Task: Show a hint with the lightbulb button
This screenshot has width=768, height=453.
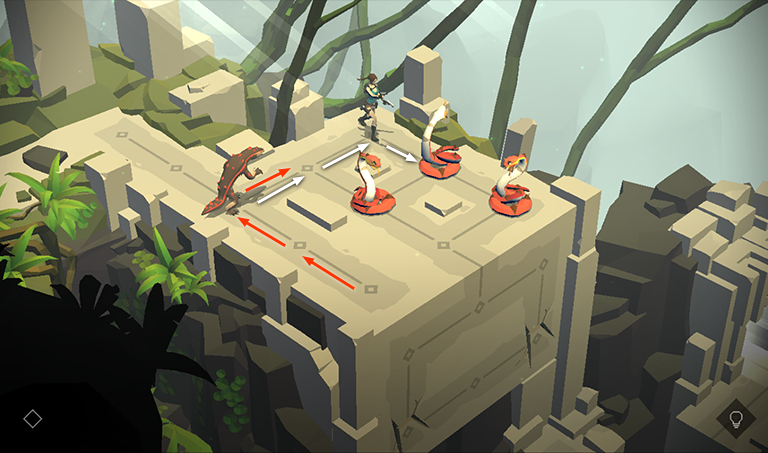Action: point(736,419)
